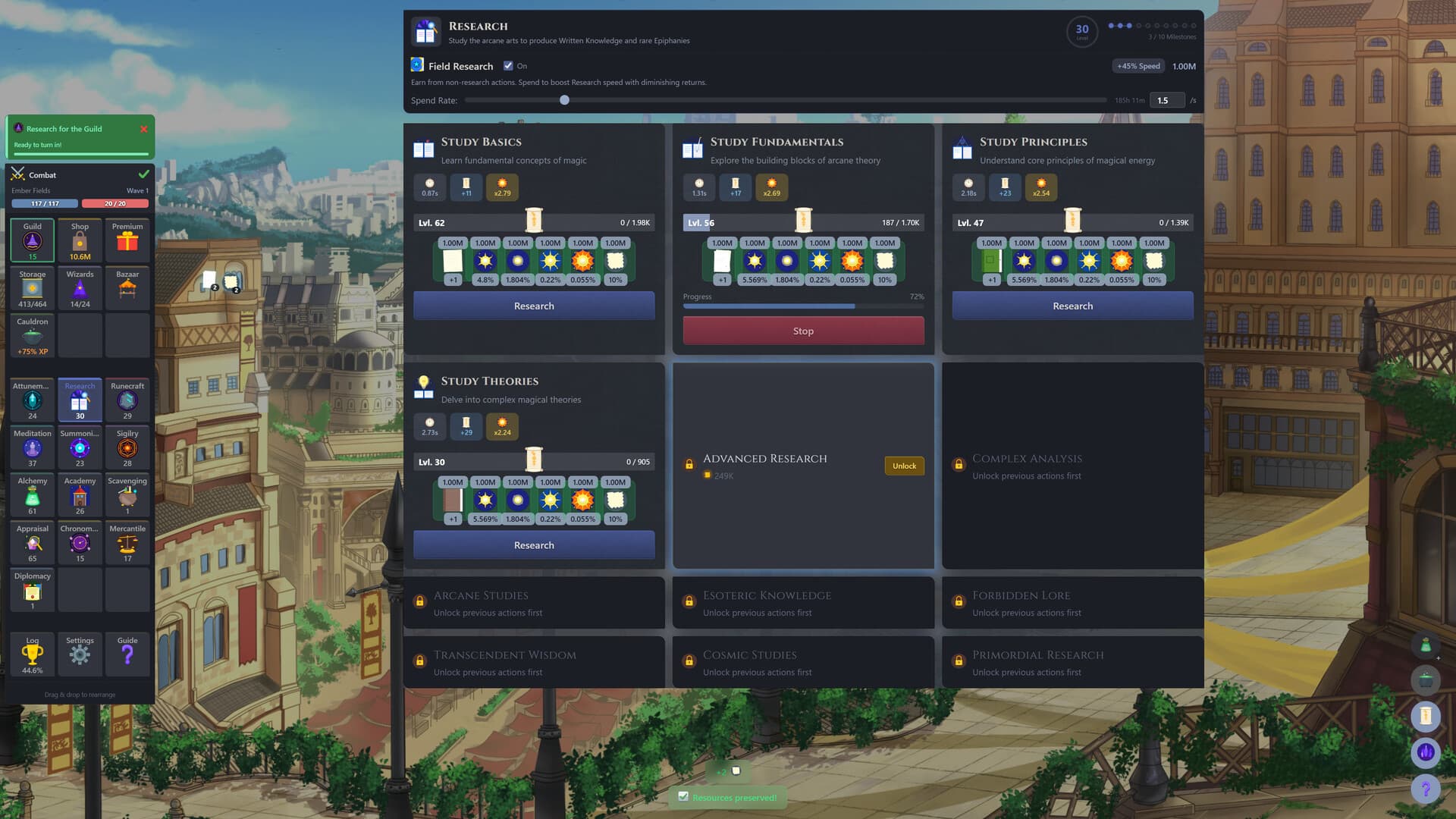This screenshot has width=1456, height=819.
Task: Close the Research for the Guild notification
Action: [x=143, y=129]
